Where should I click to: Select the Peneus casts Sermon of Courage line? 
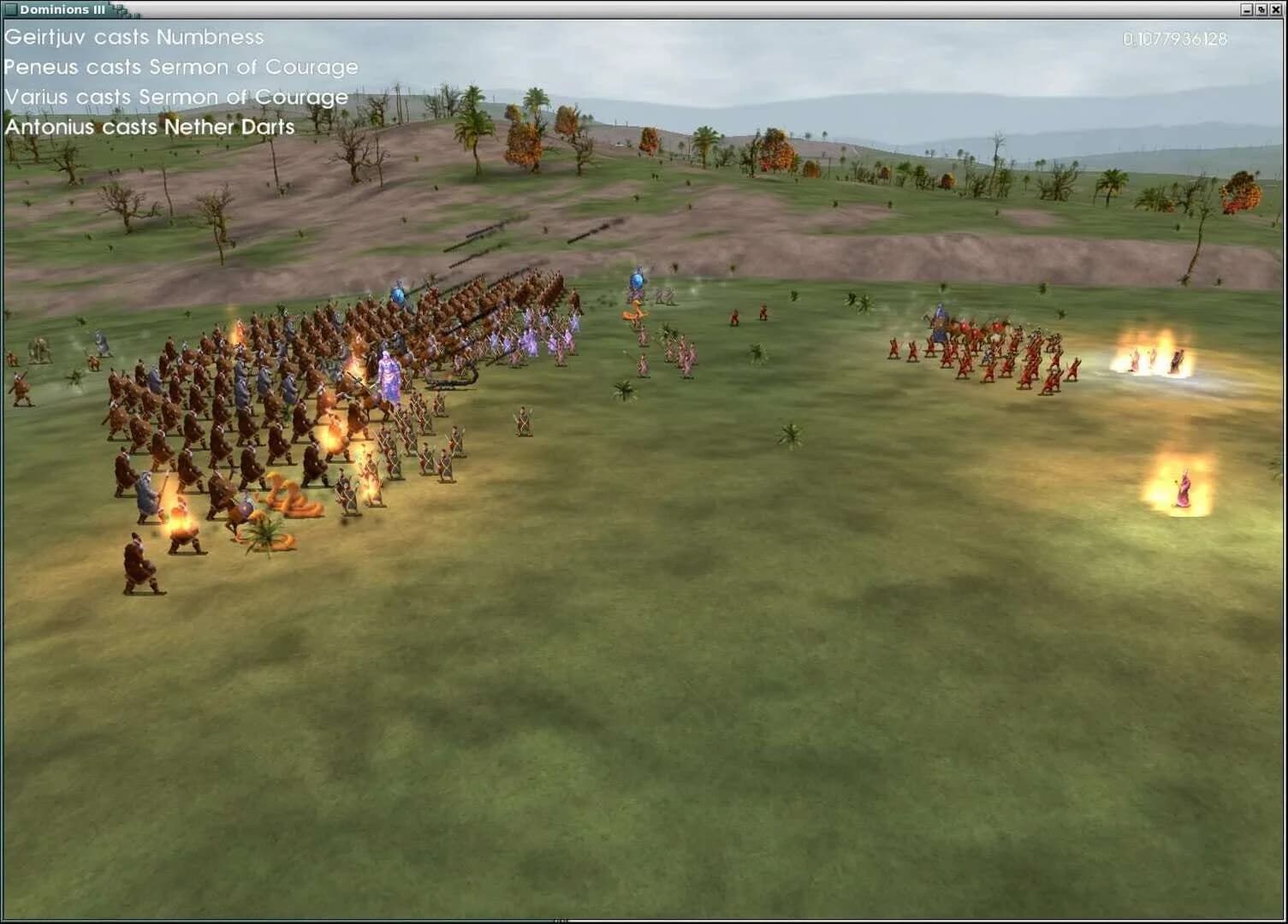180,67
